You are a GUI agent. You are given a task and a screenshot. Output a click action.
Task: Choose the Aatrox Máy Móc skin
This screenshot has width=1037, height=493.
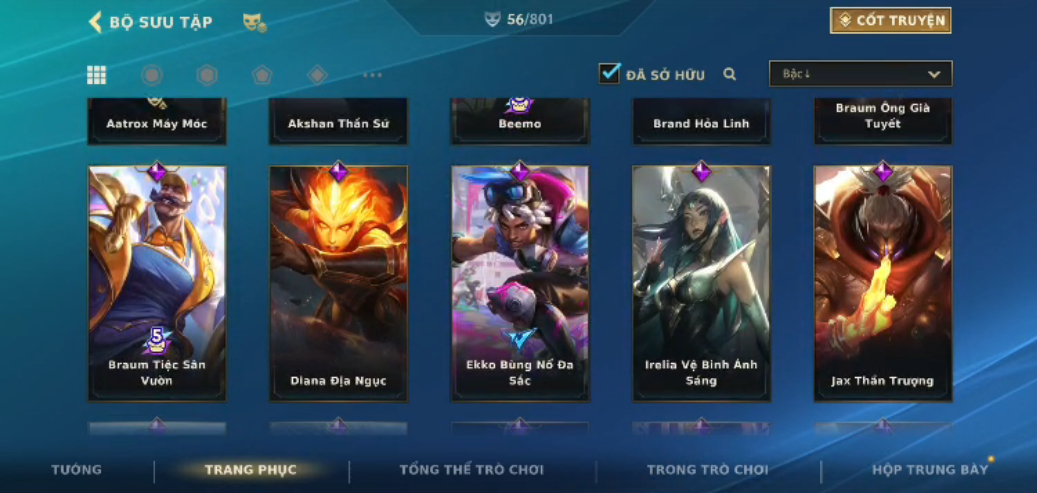click(x=157, y=121)
